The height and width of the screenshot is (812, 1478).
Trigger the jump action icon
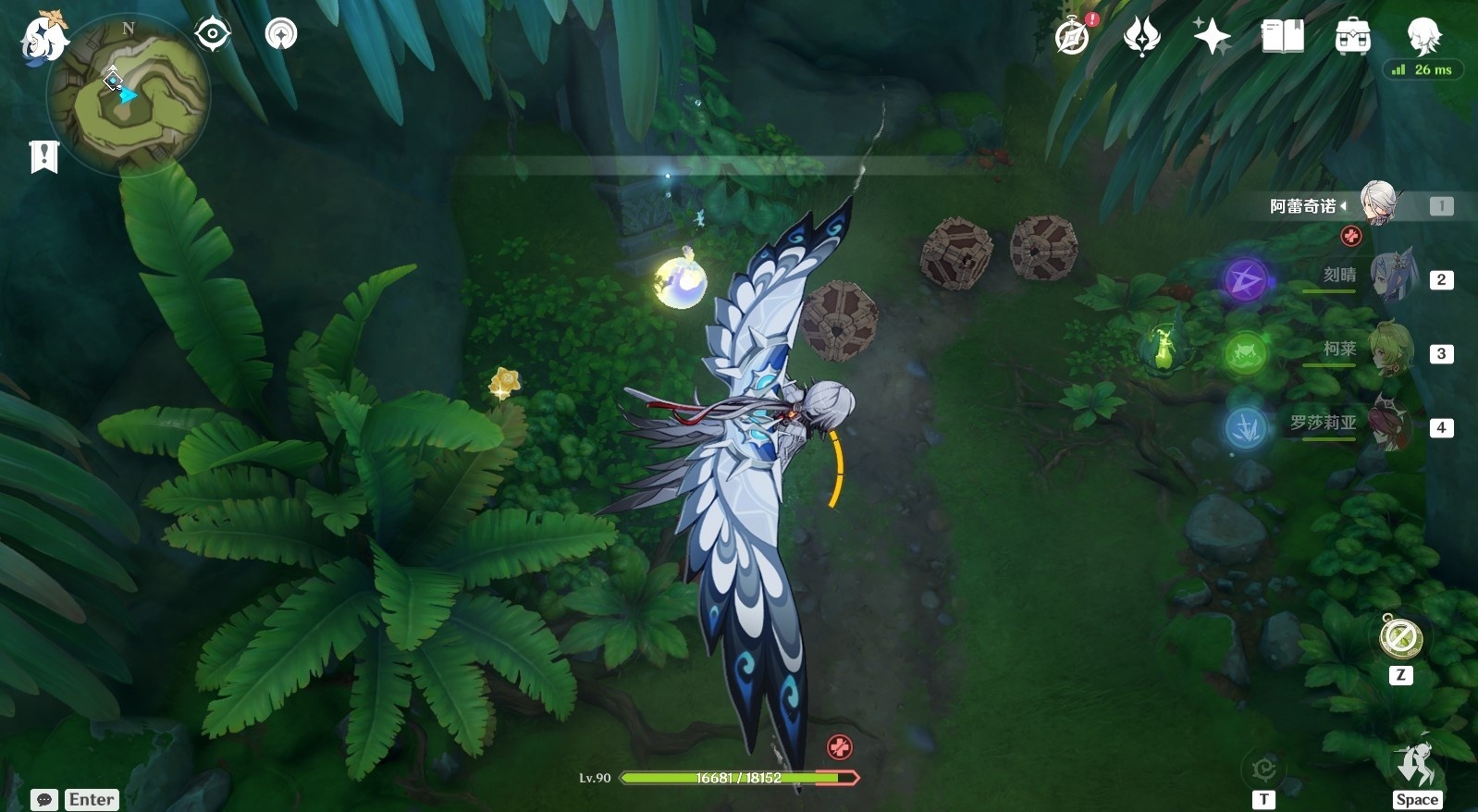[x=1416, y=765]
